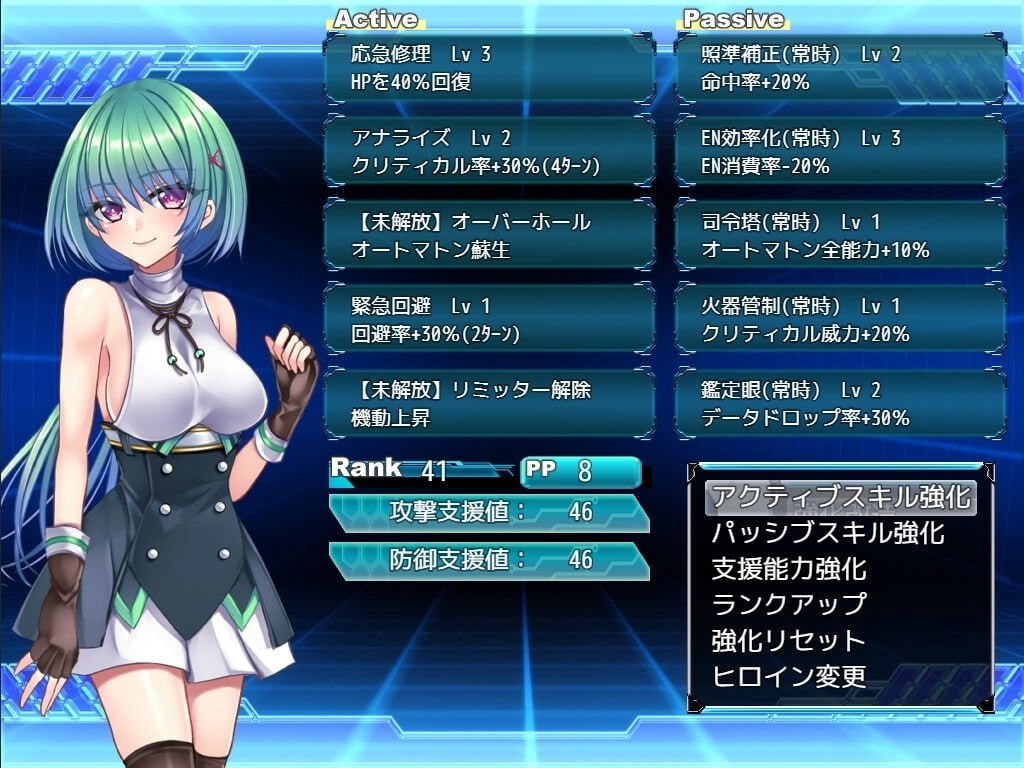
Task: Choose the 緊急回避 Lv 1 skill
Action: pos(489,320)
